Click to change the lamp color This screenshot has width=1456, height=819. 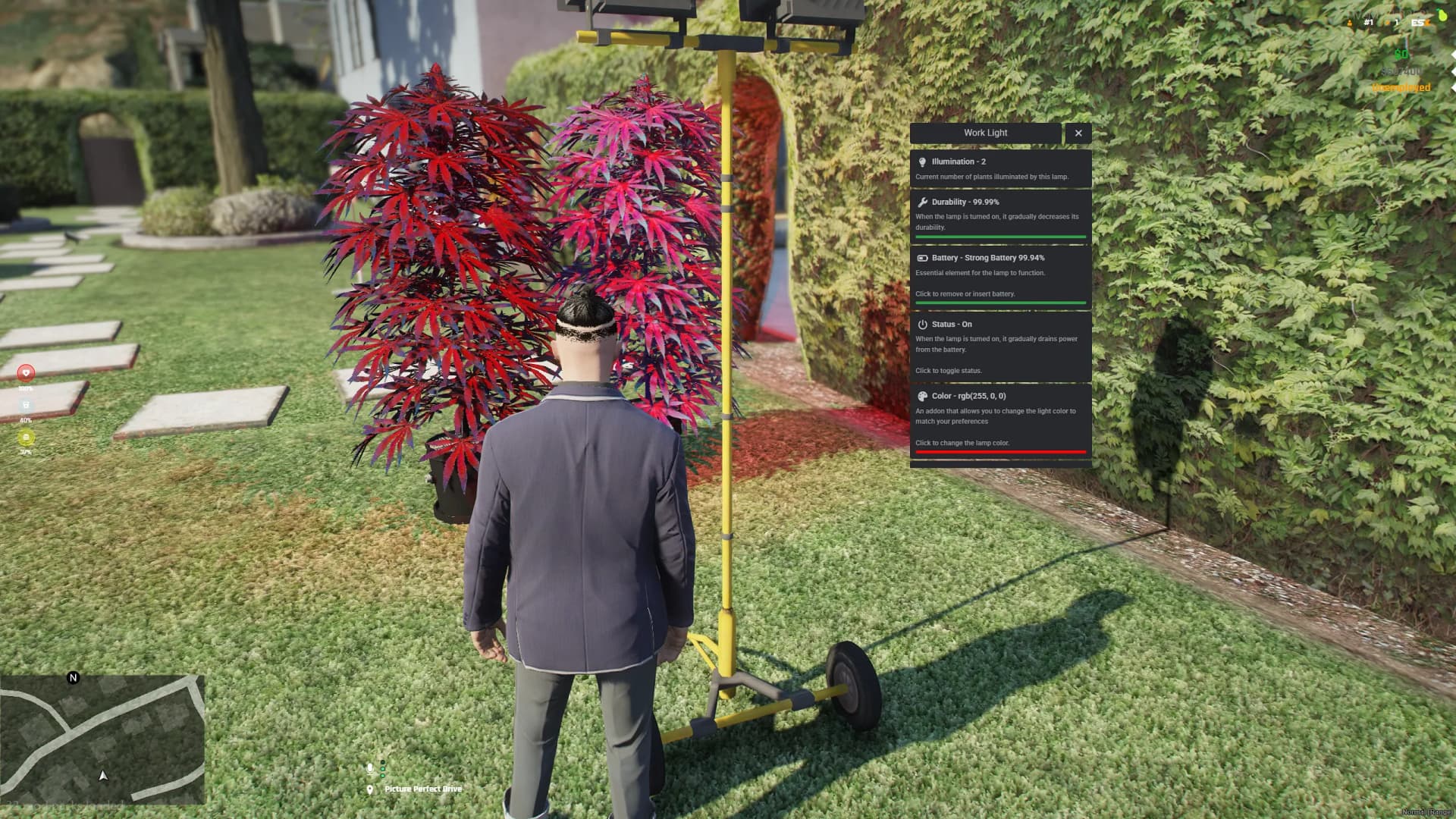point(963,443)
